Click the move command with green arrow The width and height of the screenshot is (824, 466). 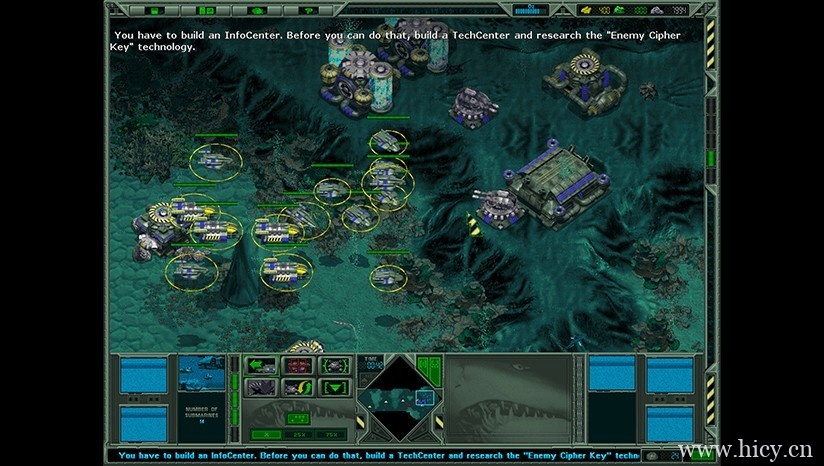261,365
